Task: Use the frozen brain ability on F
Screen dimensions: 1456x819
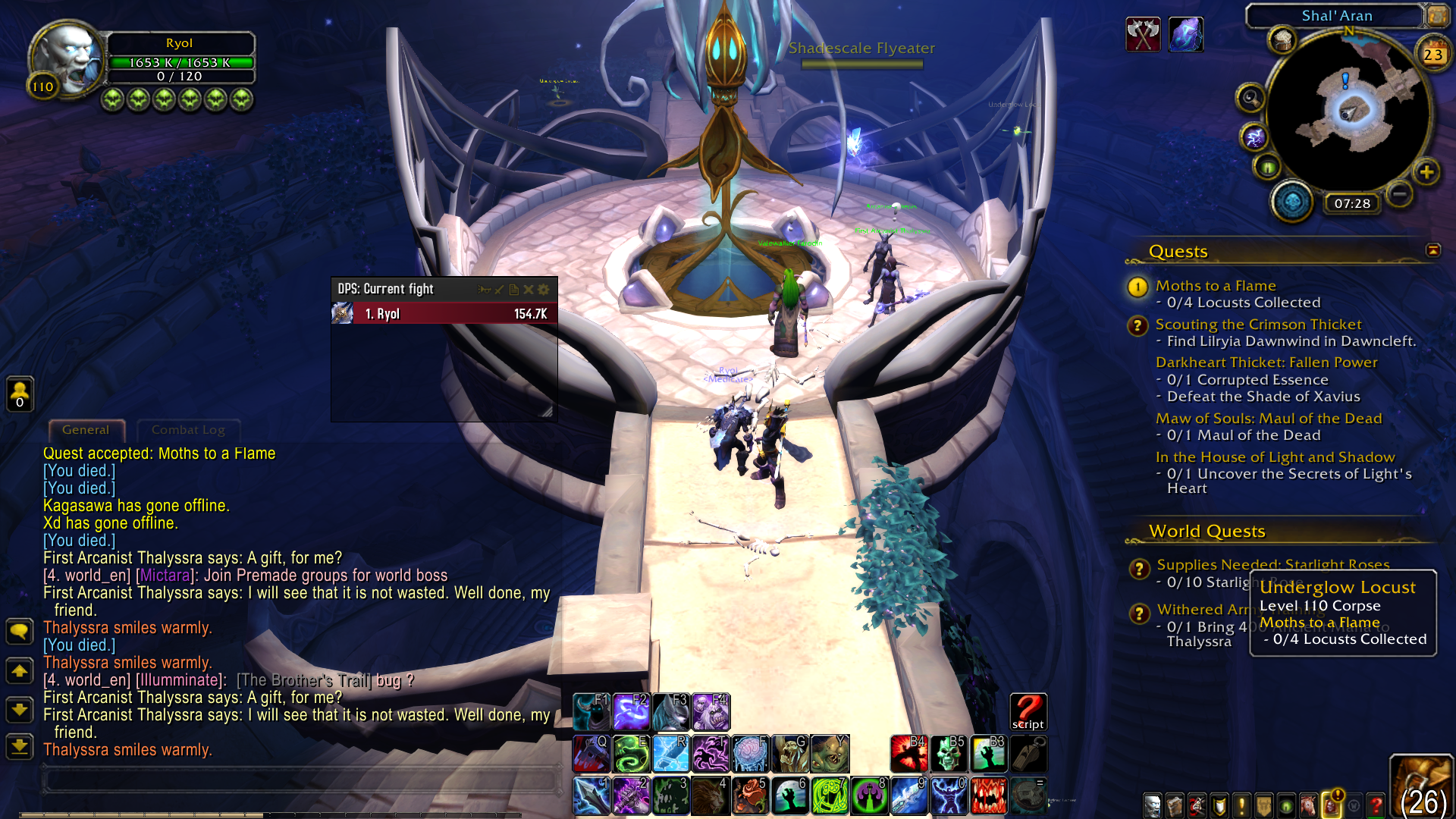Action: pos(750,753)
